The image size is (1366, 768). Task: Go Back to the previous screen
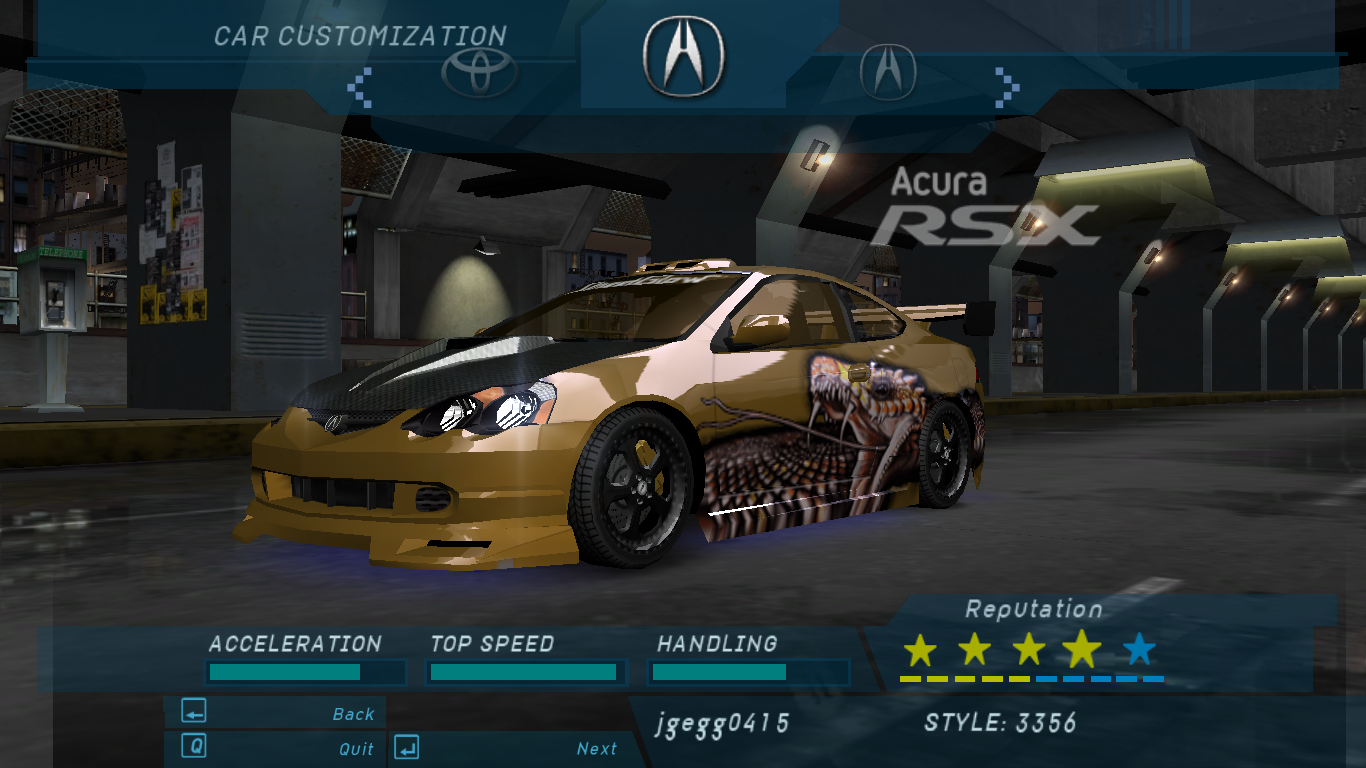[276, 713]
